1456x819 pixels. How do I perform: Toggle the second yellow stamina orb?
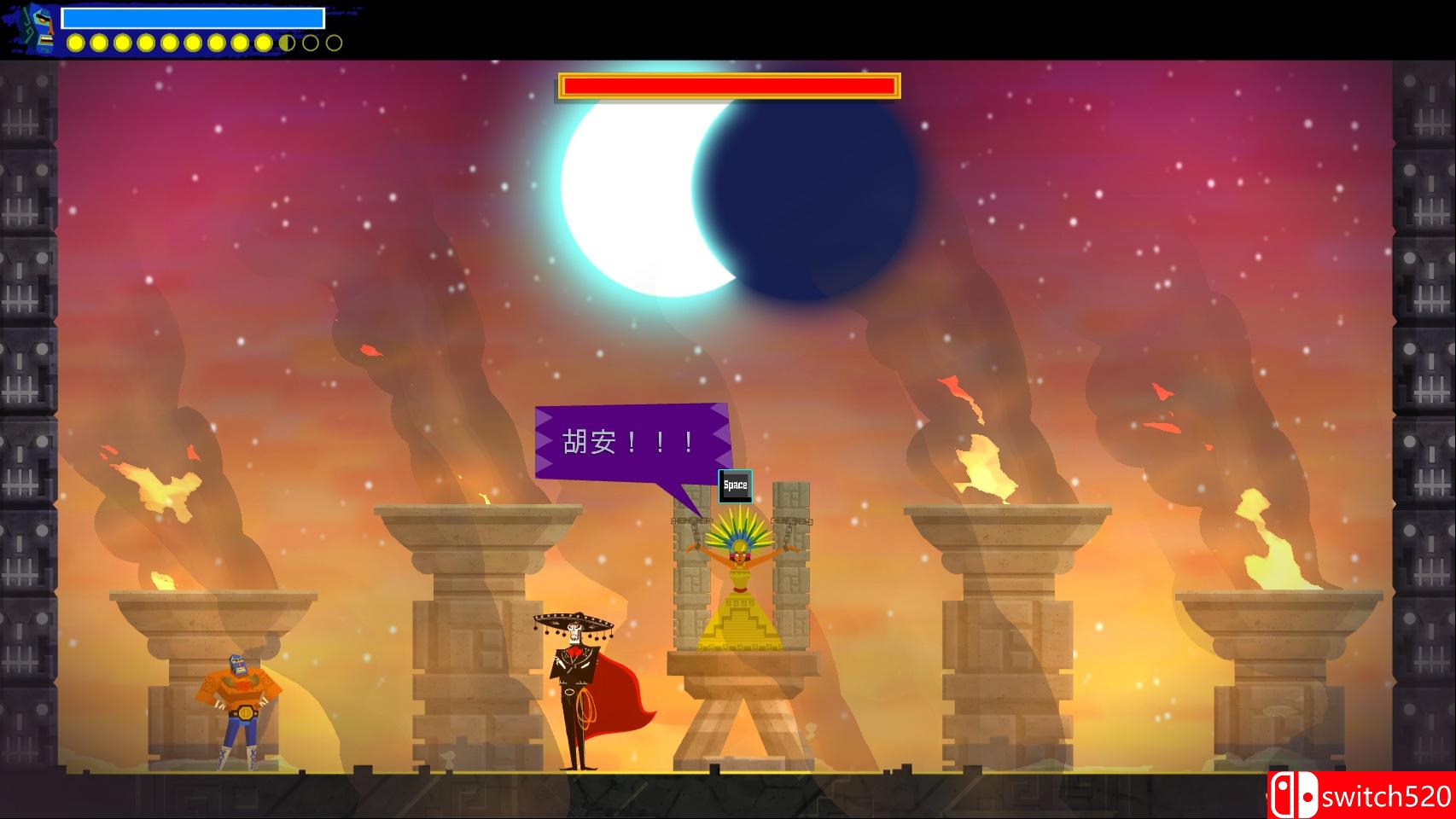99,44
